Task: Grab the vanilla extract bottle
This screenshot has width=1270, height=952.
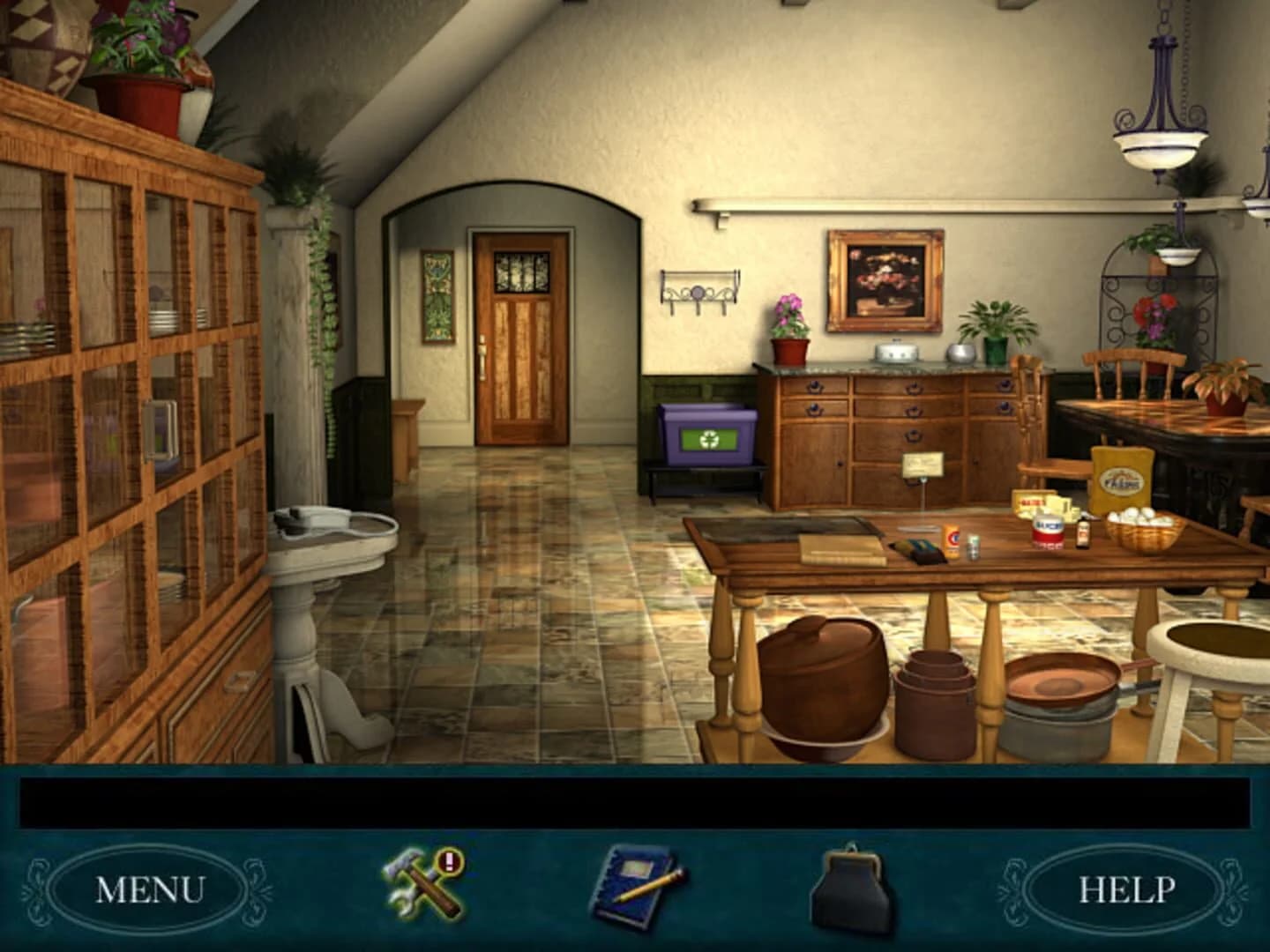Action: point(1083,535)
